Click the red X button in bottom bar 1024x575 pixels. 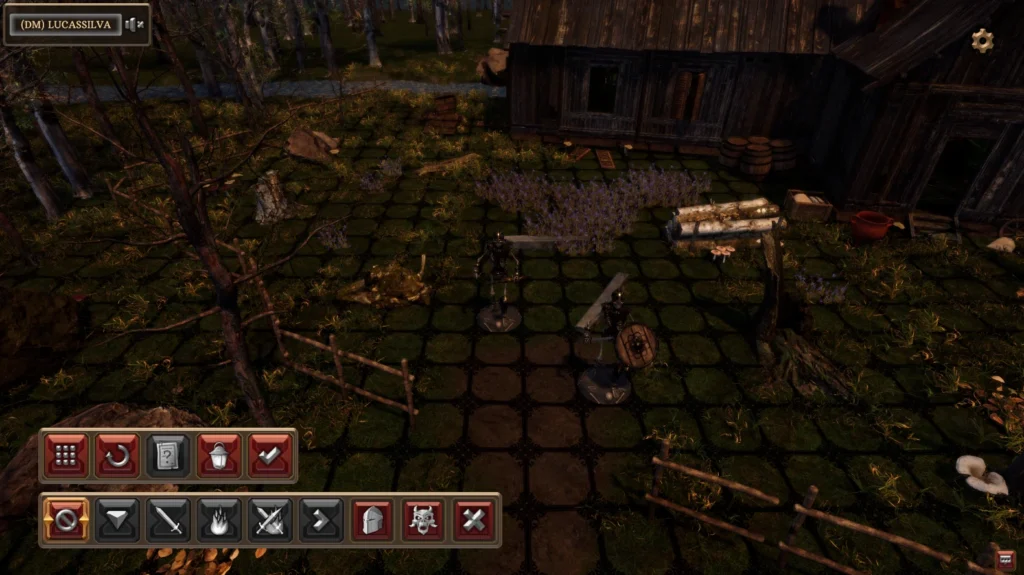tap(474, 520)
